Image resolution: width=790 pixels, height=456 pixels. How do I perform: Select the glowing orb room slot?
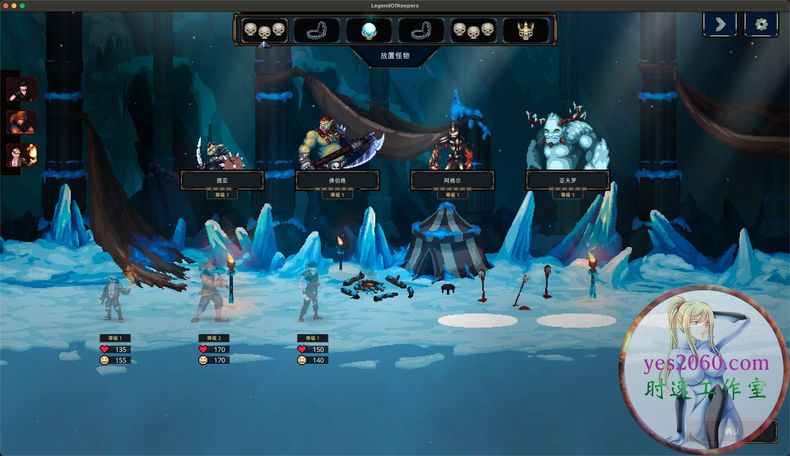(369, 30)
